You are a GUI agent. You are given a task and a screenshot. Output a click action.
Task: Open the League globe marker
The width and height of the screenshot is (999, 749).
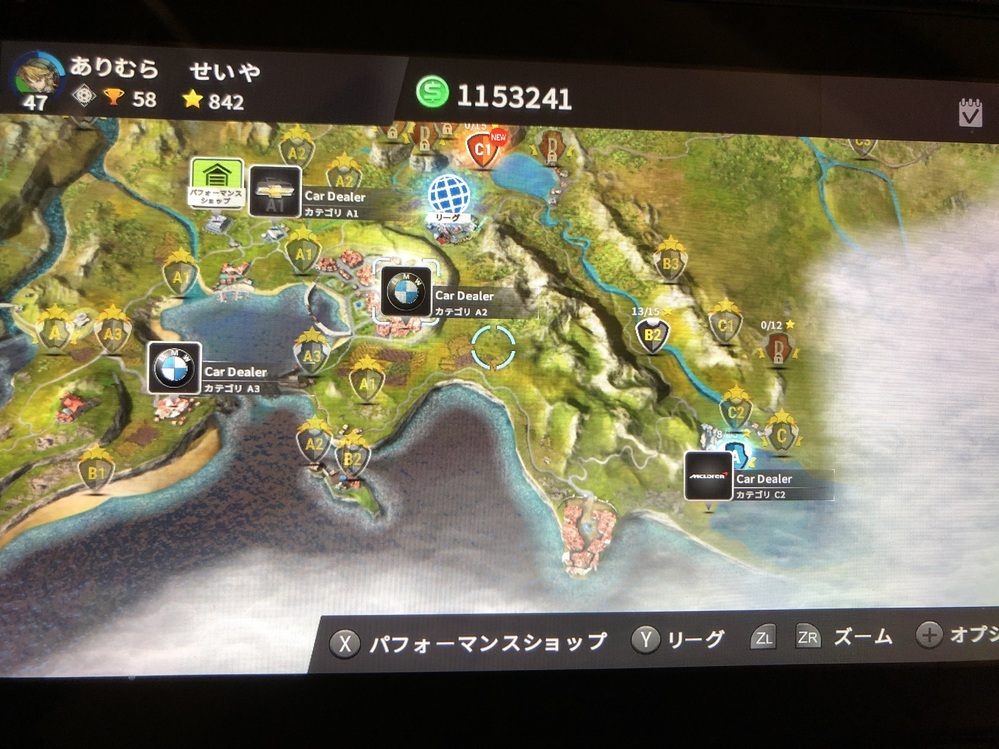pos(447,195)
